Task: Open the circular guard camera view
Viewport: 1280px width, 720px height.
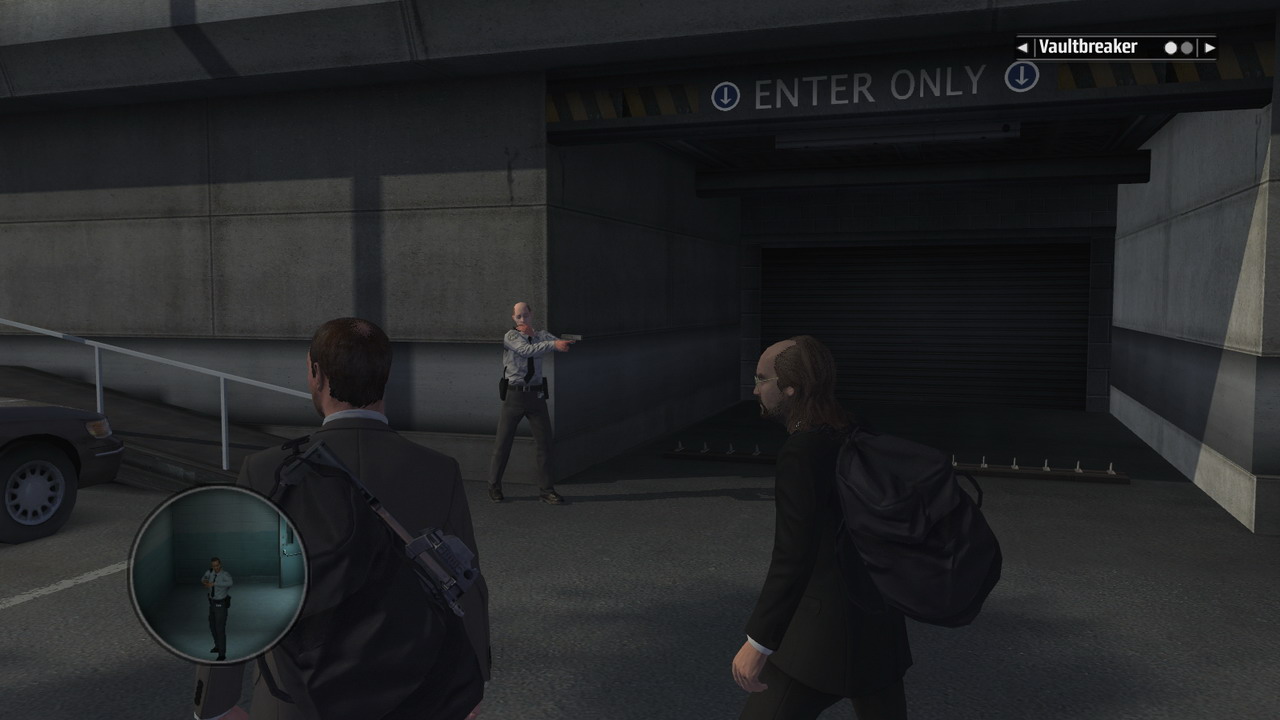Action: tap(218, 575)
